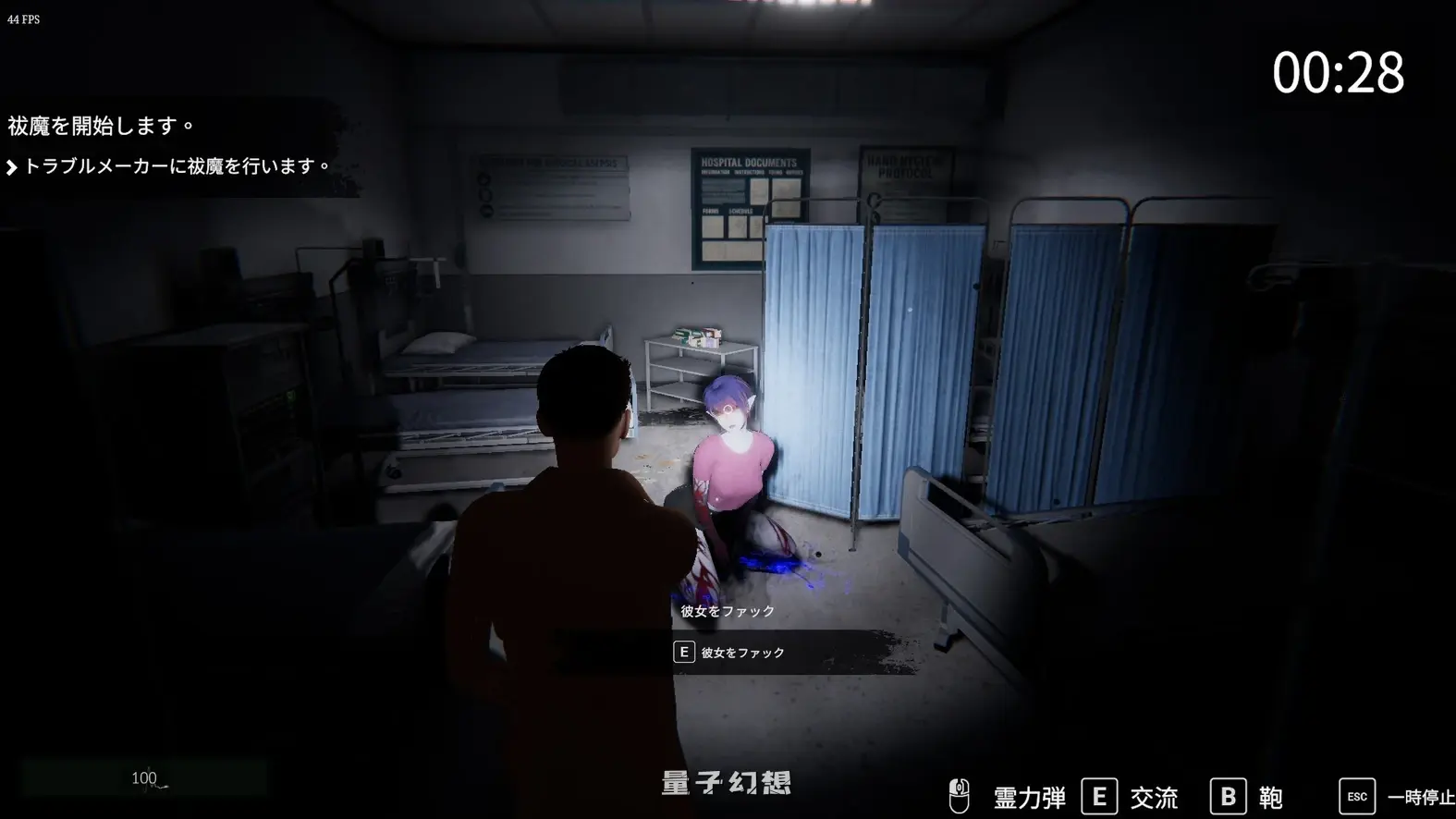Viewport: 1456px width, 819px height.
Task: Click the ESC key icon in the hotkey bar
Action: point(1355,795)
